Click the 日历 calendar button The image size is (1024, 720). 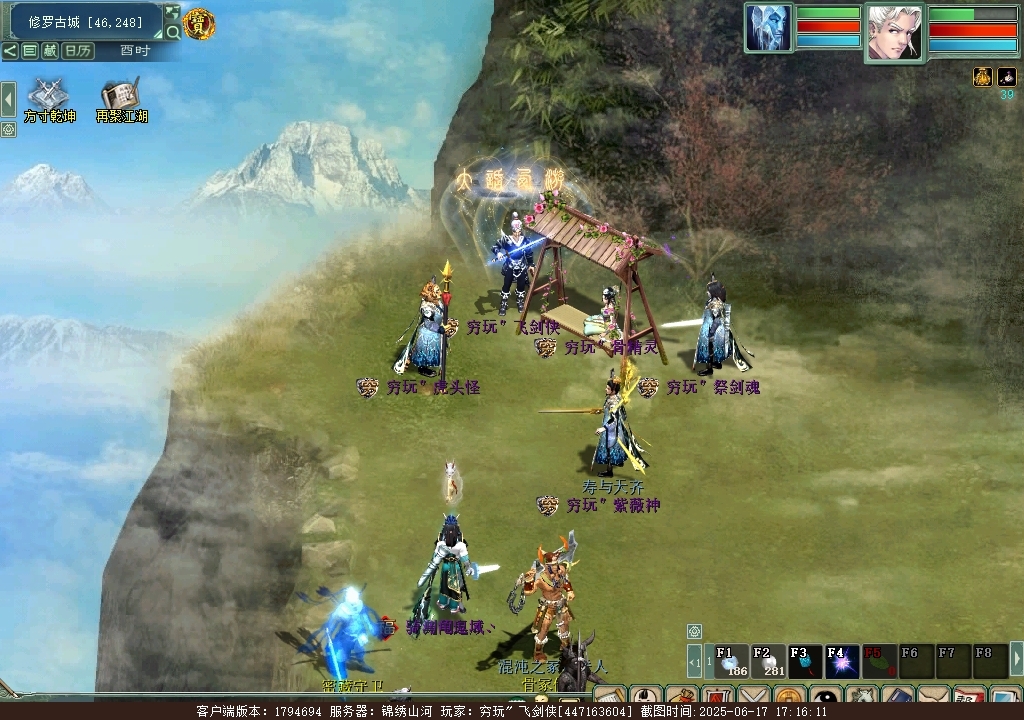(77, 51)
